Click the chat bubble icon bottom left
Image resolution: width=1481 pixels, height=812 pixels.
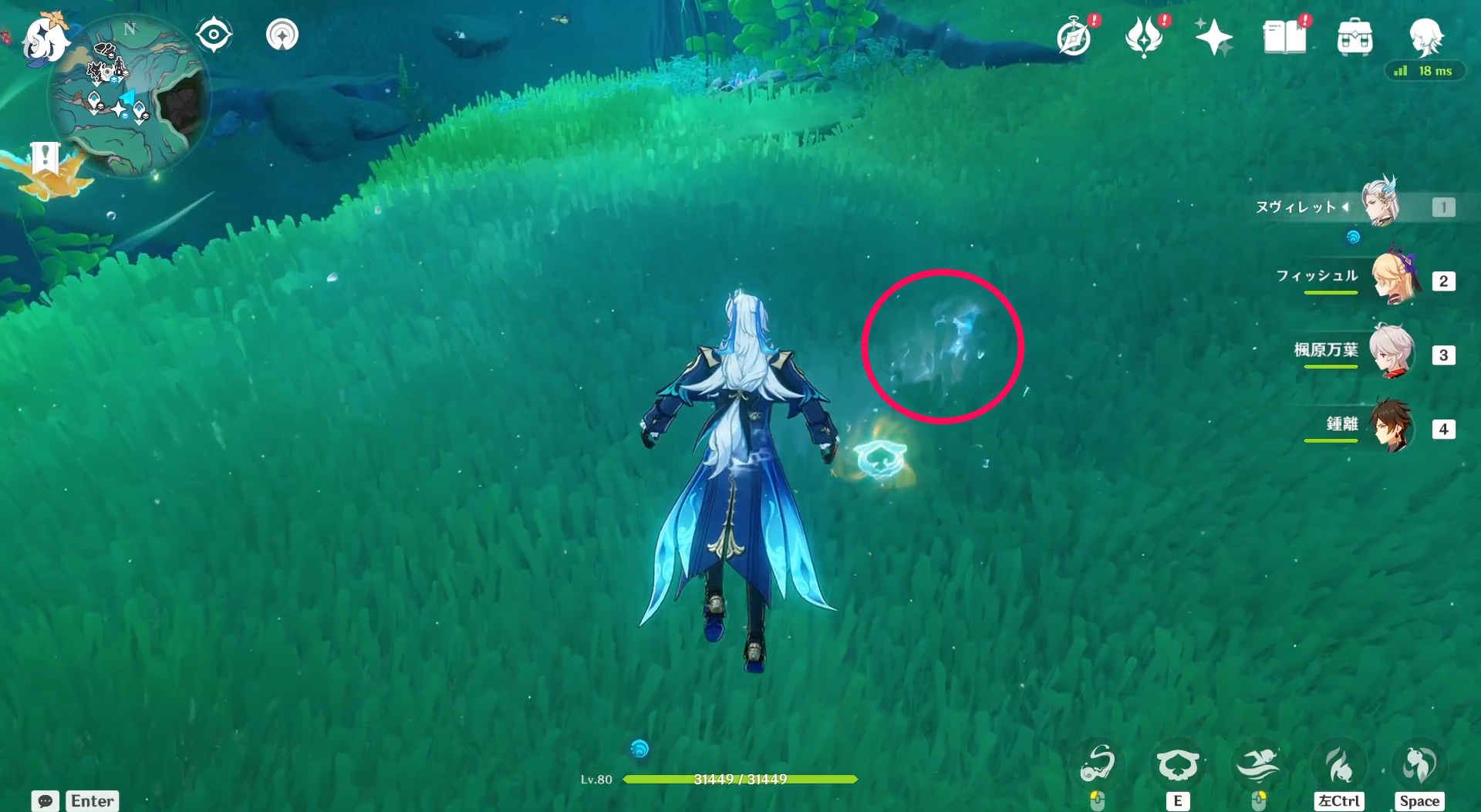click(46, 801)
